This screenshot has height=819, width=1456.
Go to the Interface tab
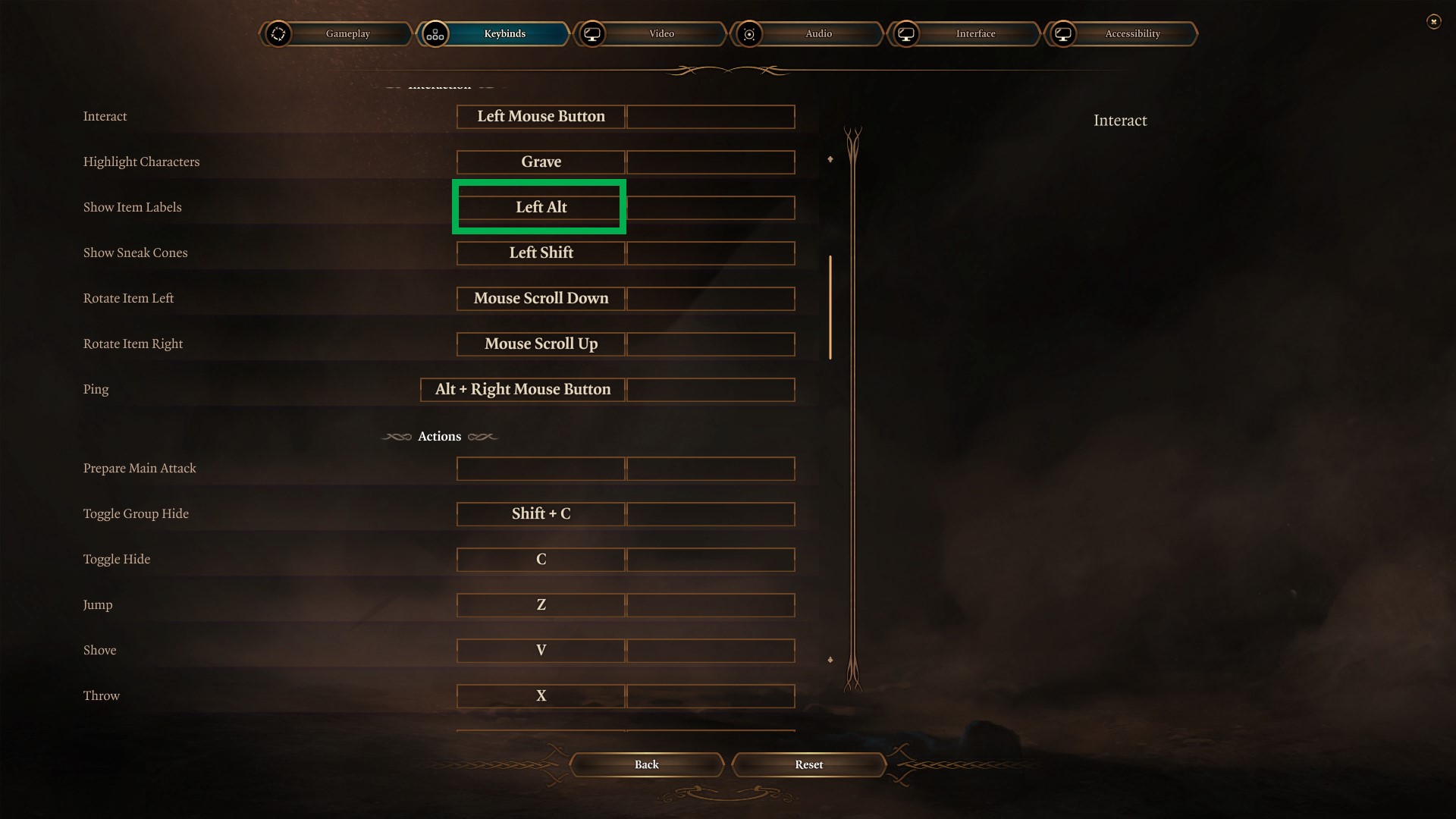point(975,34)
